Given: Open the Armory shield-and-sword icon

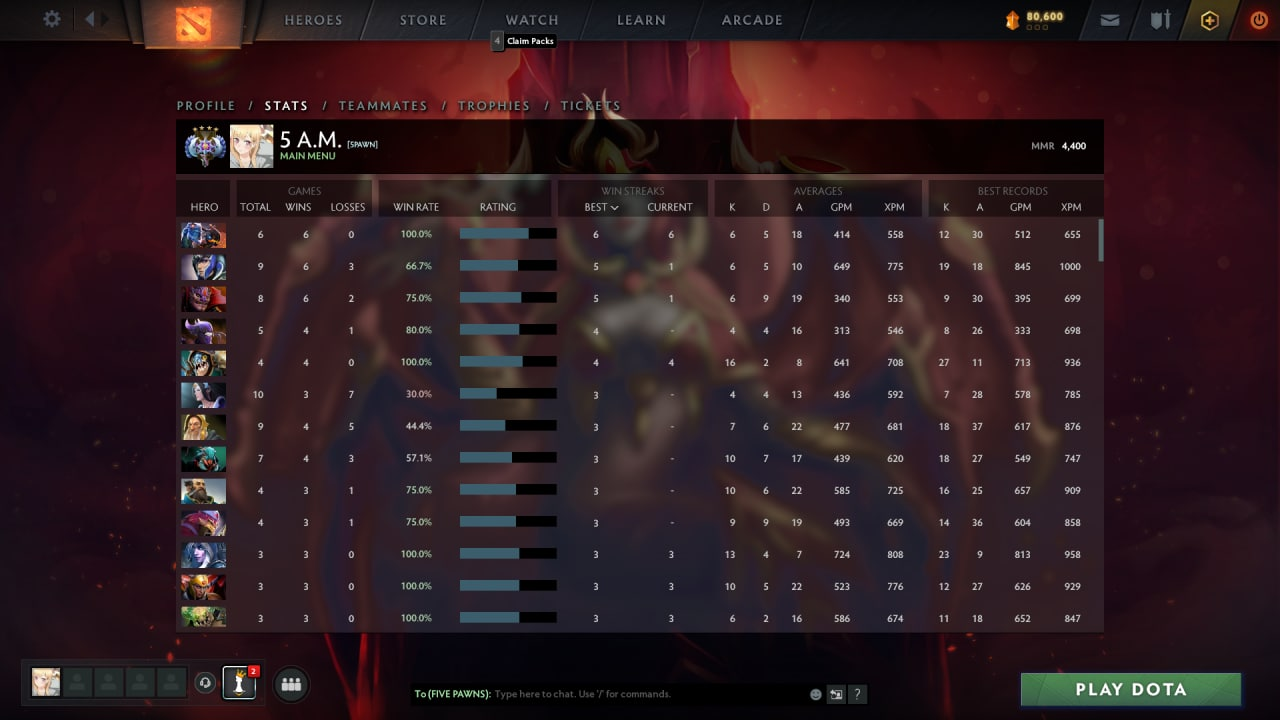Looking at the screenshot, I should [1158, 19].
